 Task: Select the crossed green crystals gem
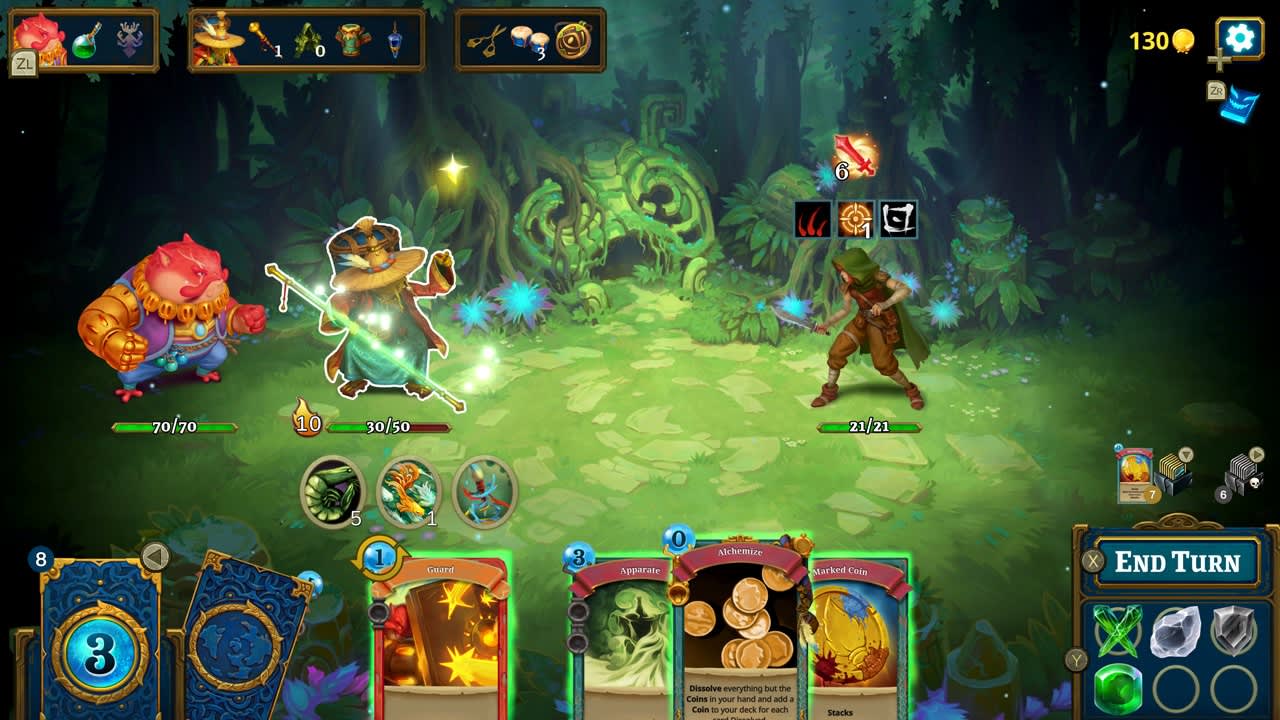point(1117,632)
